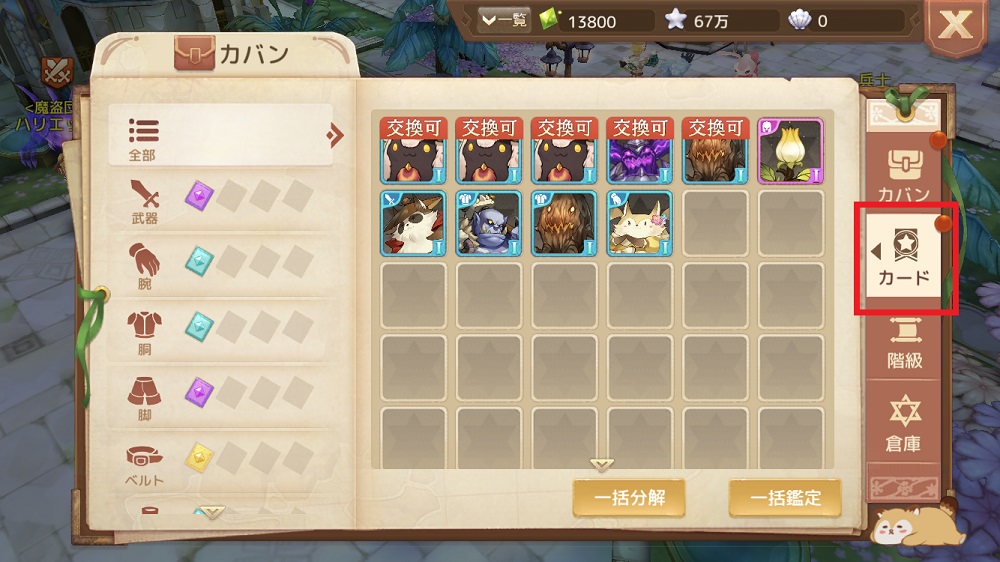The image size is (1000, 562).
Task: Select the yellow tulip flower item
Action: pos(790,152)
